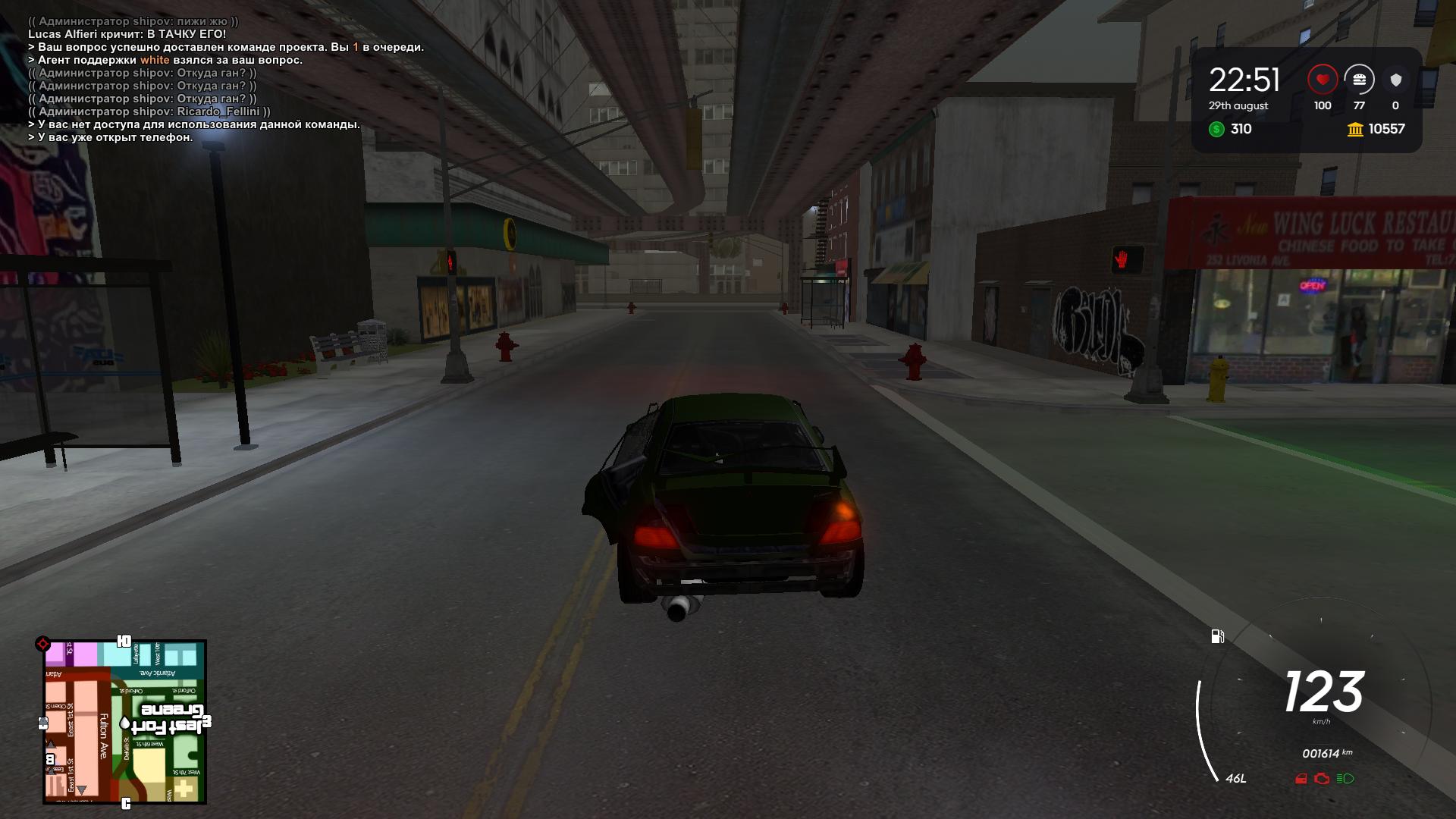Click the minimap showing East Fort Greene

[125, 722]
